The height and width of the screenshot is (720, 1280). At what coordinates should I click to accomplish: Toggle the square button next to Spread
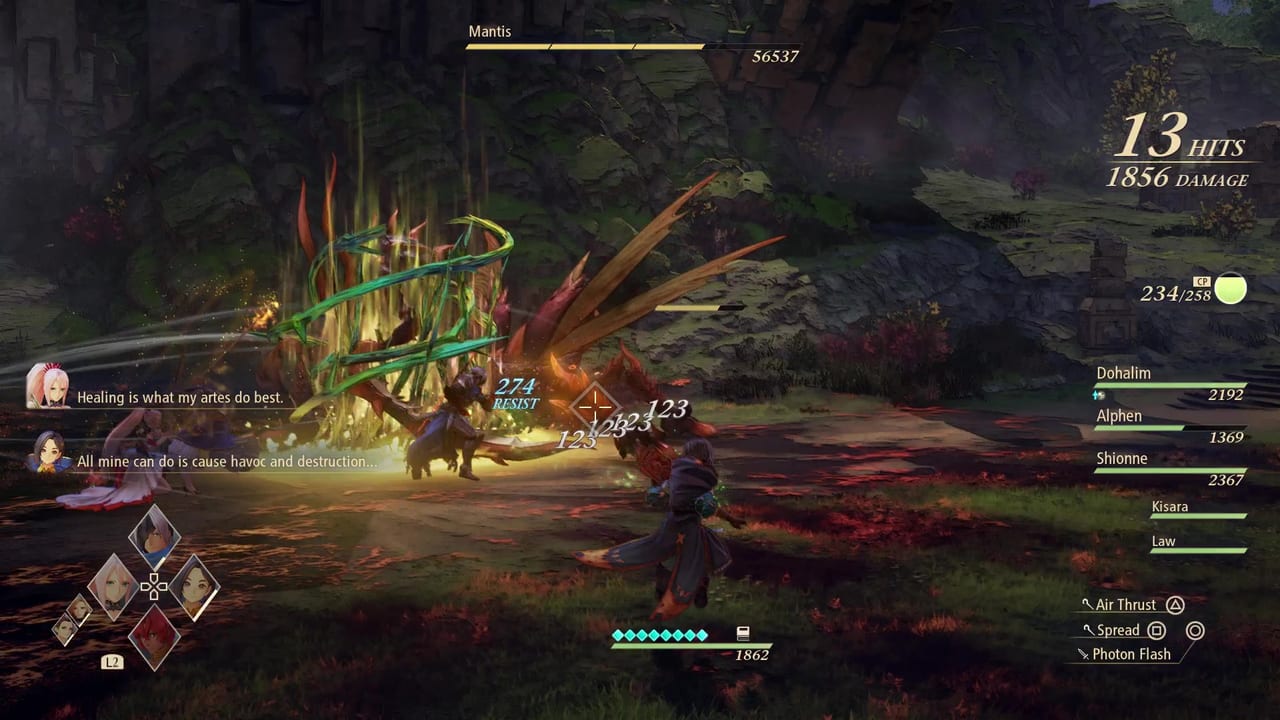(x=1156, y=630)
